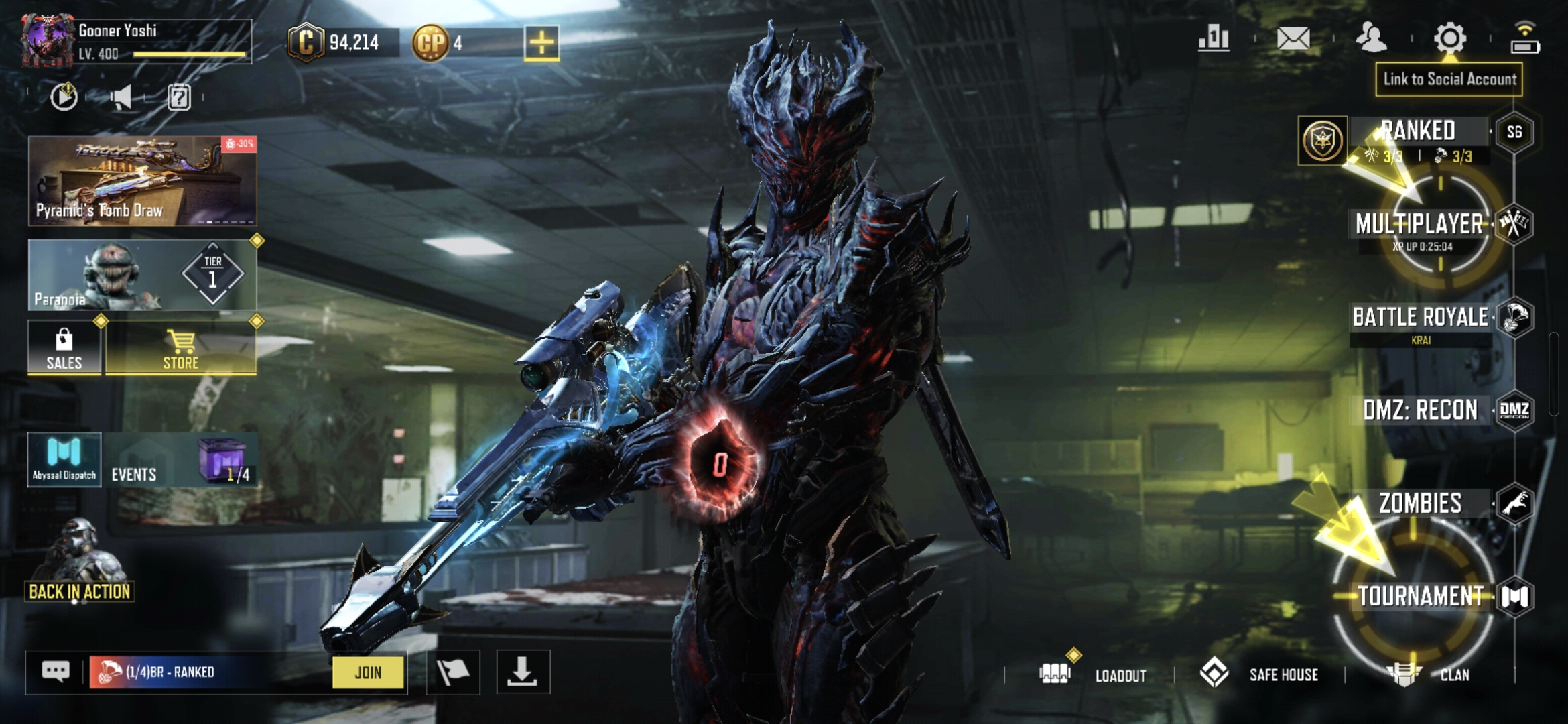The height and width of the screenshot is (724, 1568).
Task: Select the DMZ: Recon mode
Action: tap(1421, 410)
